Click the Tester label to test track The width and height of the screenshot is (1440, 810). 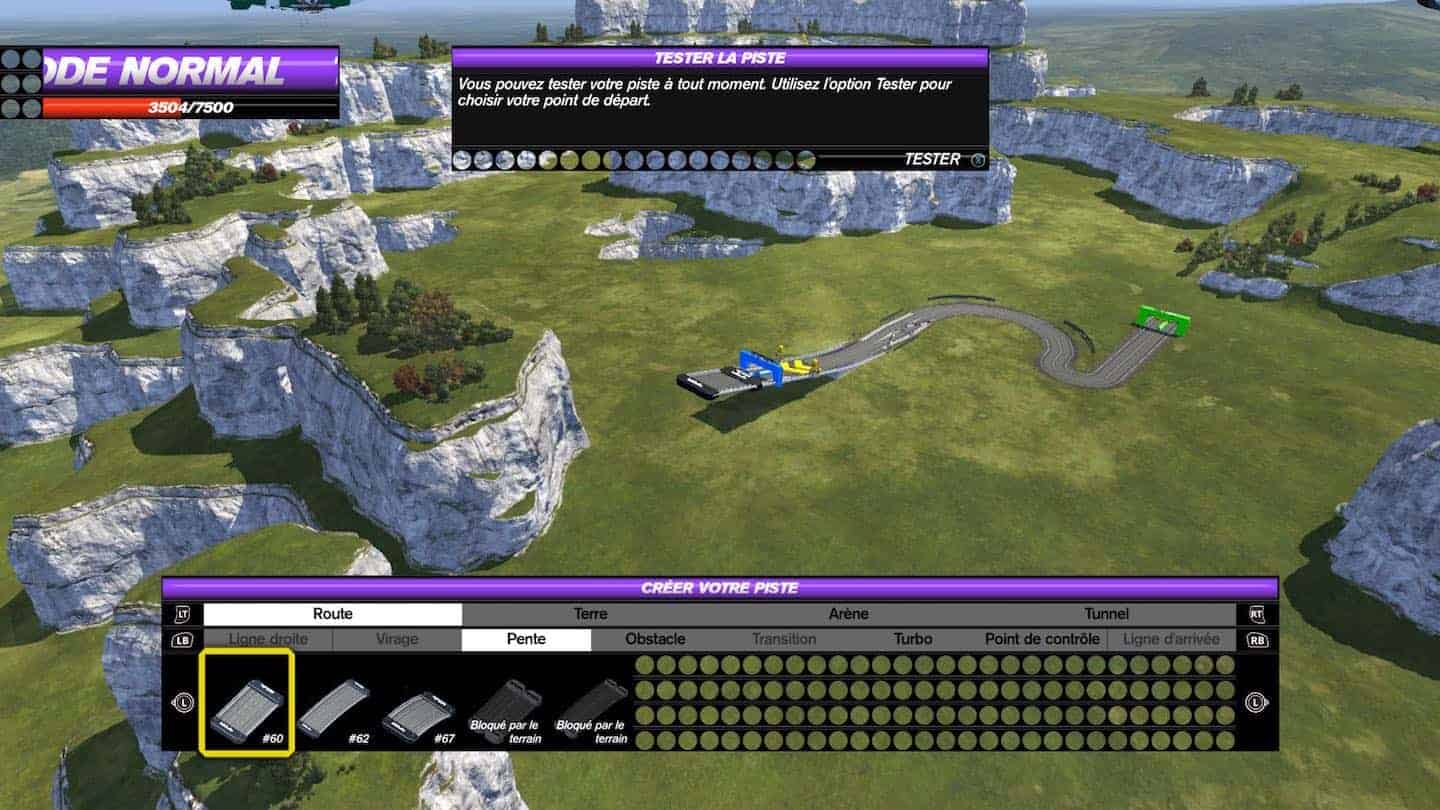pos(932,159)
